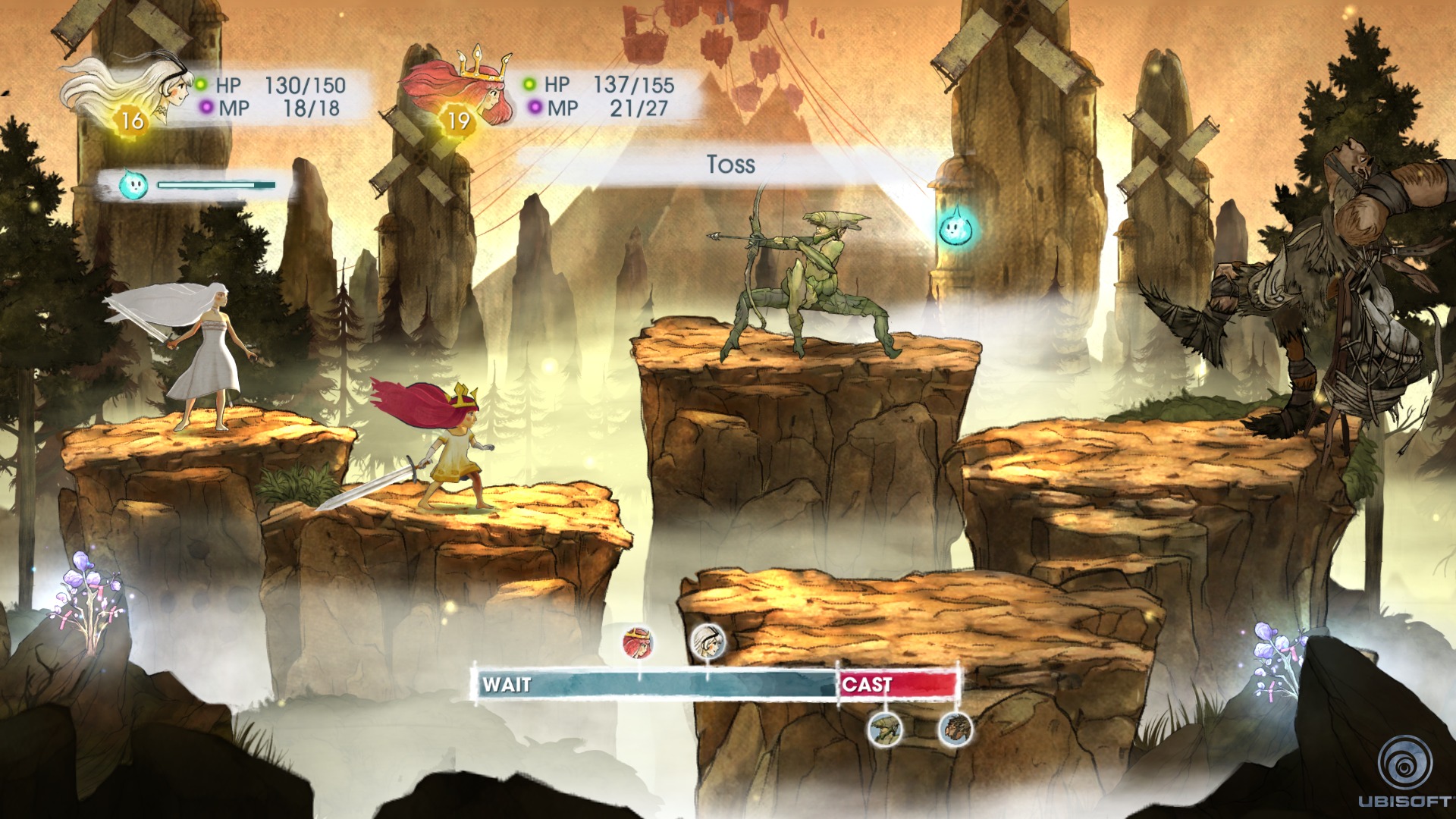1456x819 pixels.
Task: Click the Toss action banner
Action: pyautogui.click(x=731, y=165)
